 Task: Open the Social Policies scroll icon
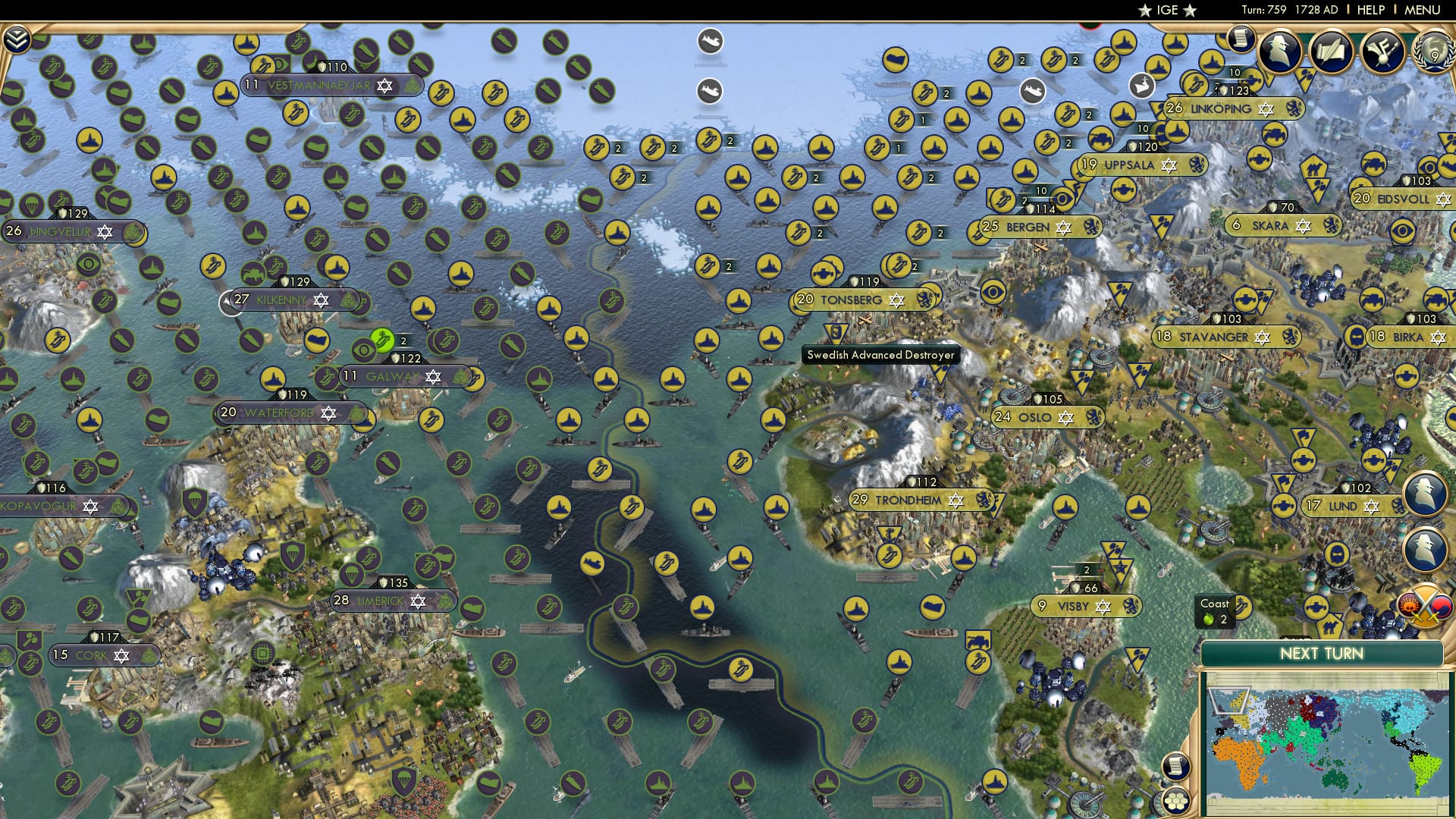[x=1333, y=53]
